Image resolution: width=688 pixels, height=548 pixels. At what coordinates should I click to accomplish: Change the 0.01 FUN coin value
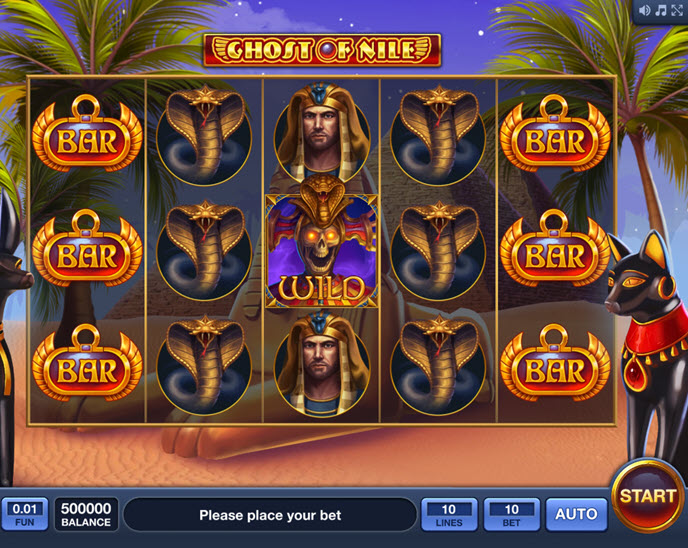point(25,514)
